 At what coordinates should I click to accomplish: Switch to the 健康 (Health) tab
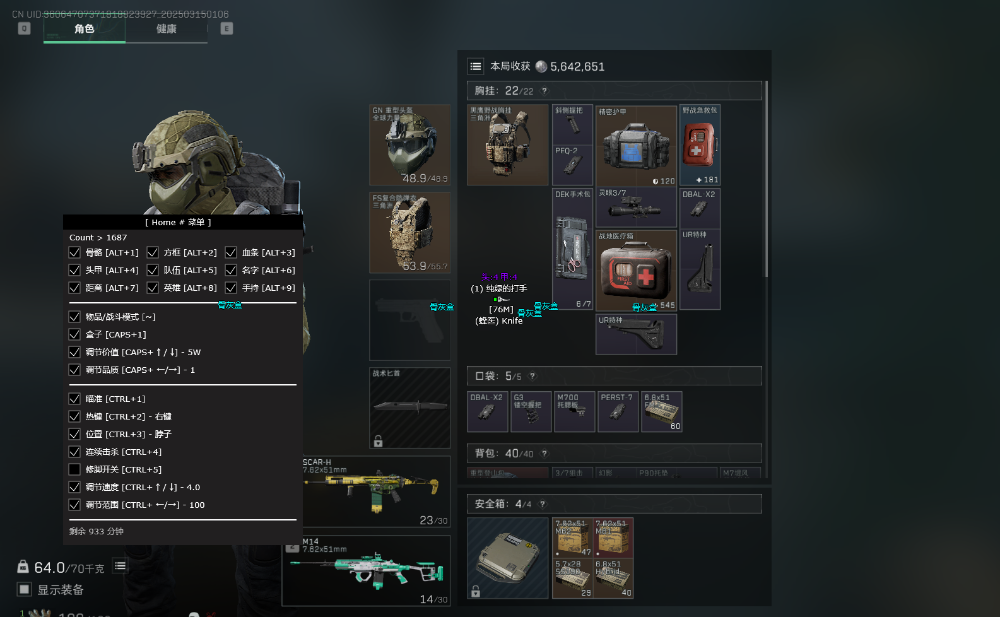click(x=166, y=29)
